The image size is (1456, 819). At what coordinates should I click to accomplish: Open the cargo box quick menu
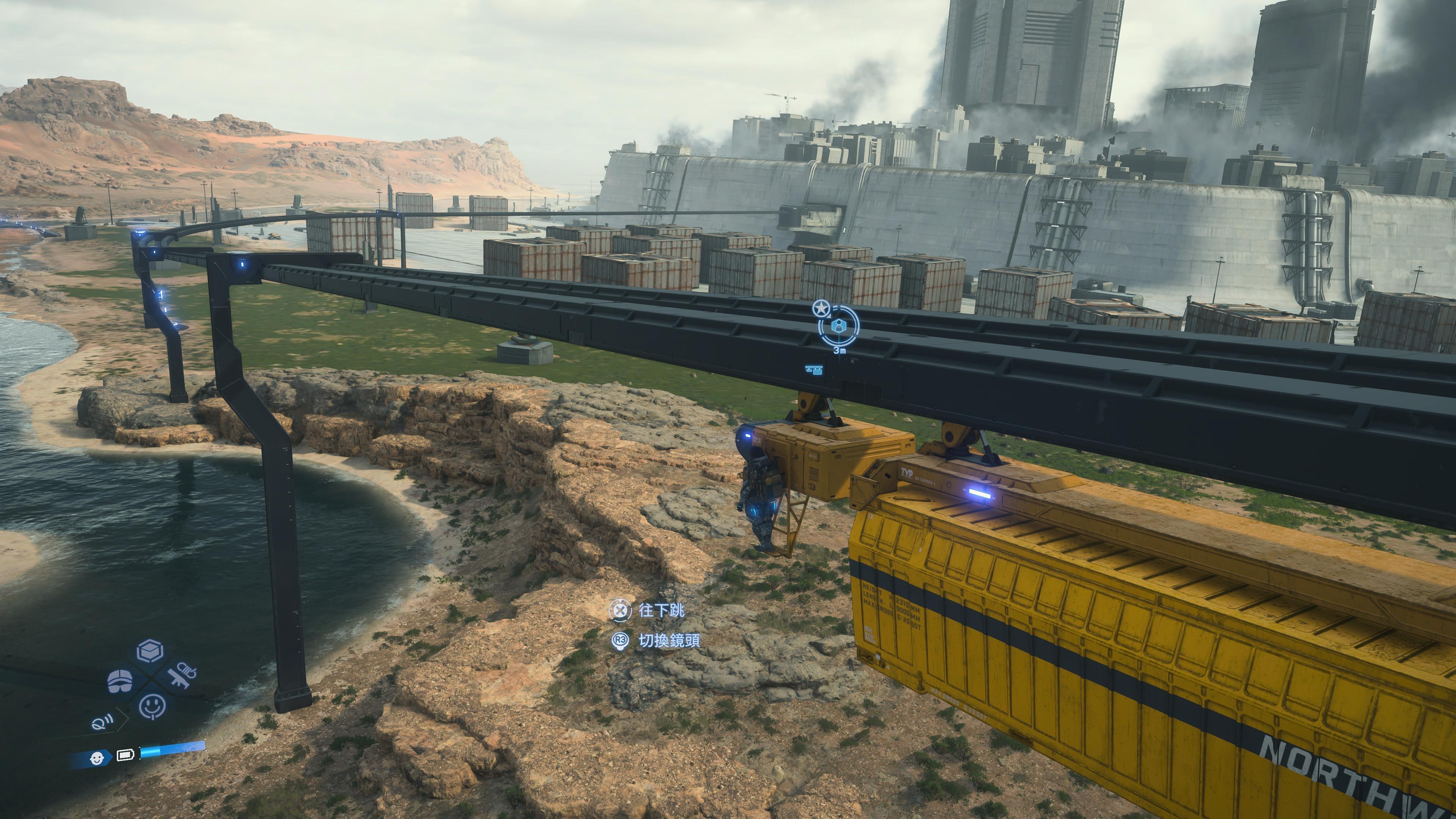click(x=151, y=652)
